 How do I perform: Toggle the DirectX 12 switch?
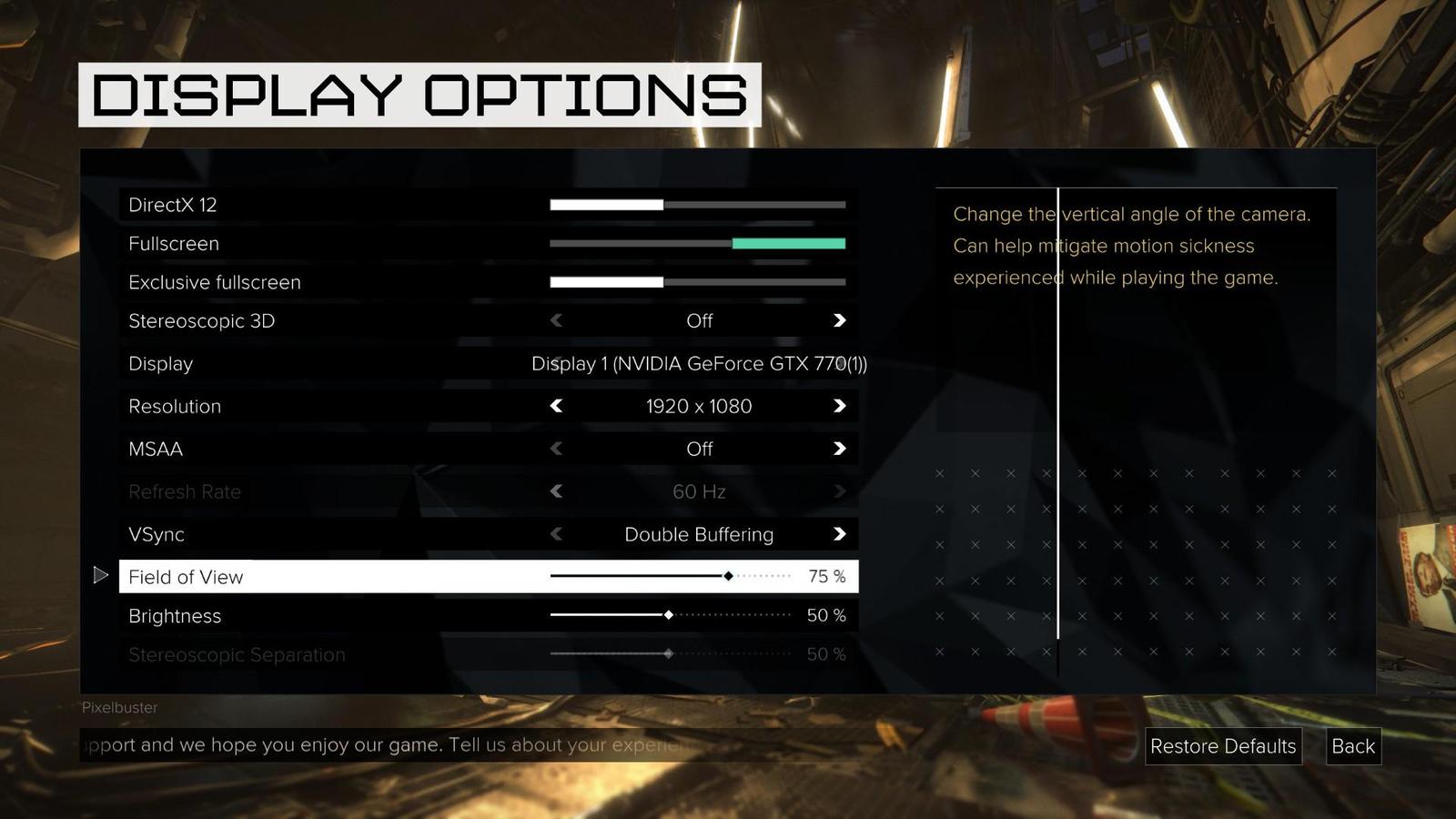[x=697, y=205]
